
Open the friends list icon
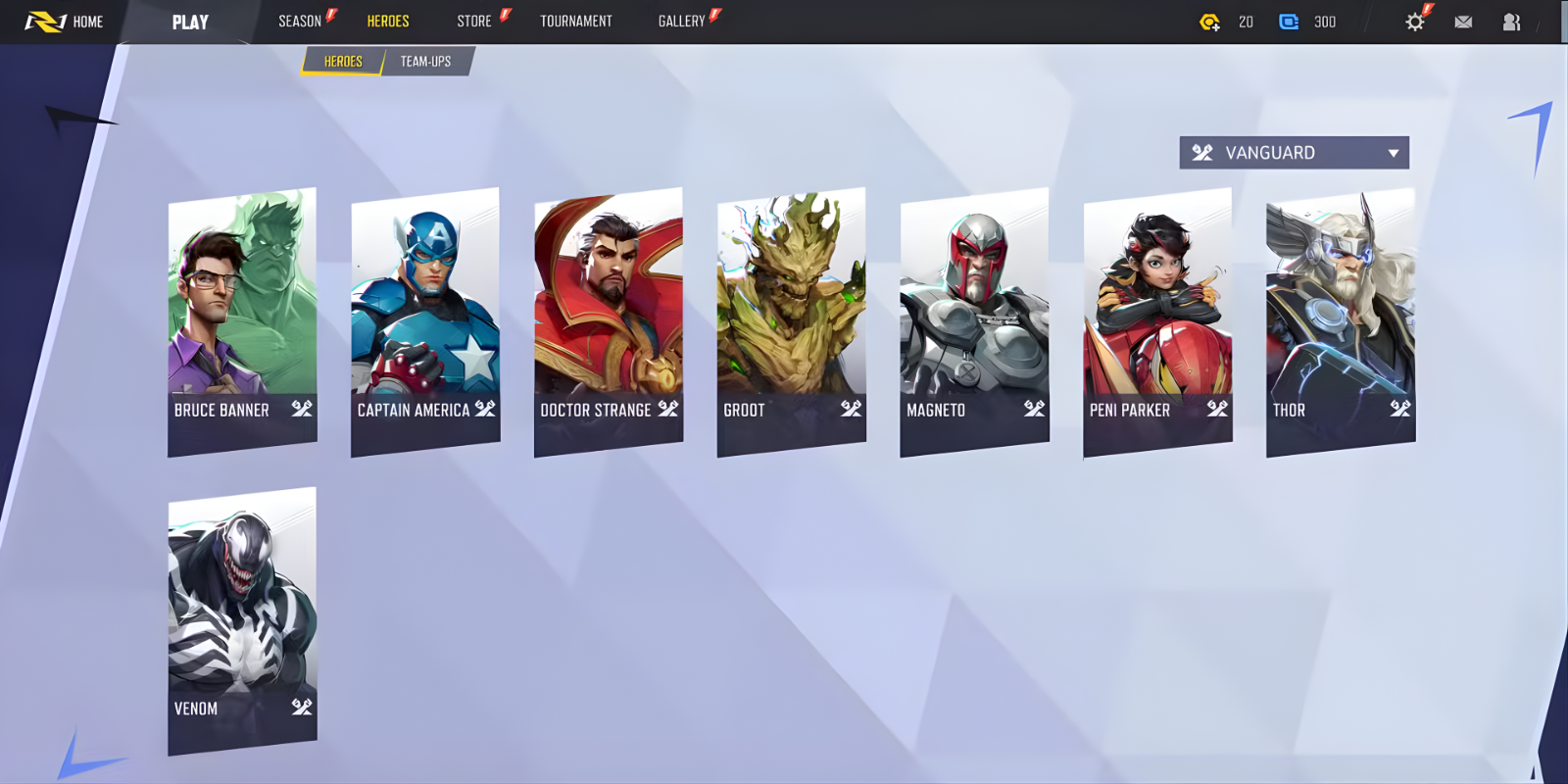[1511, 21]
